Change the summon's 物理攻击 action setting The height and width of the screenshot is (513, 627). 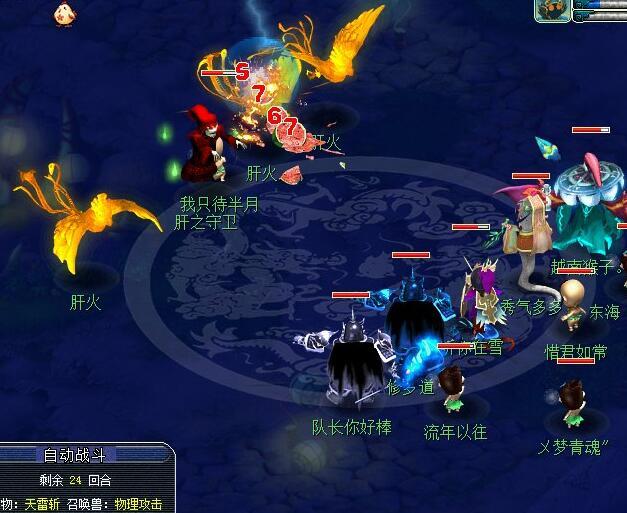[x=138, y=504]
